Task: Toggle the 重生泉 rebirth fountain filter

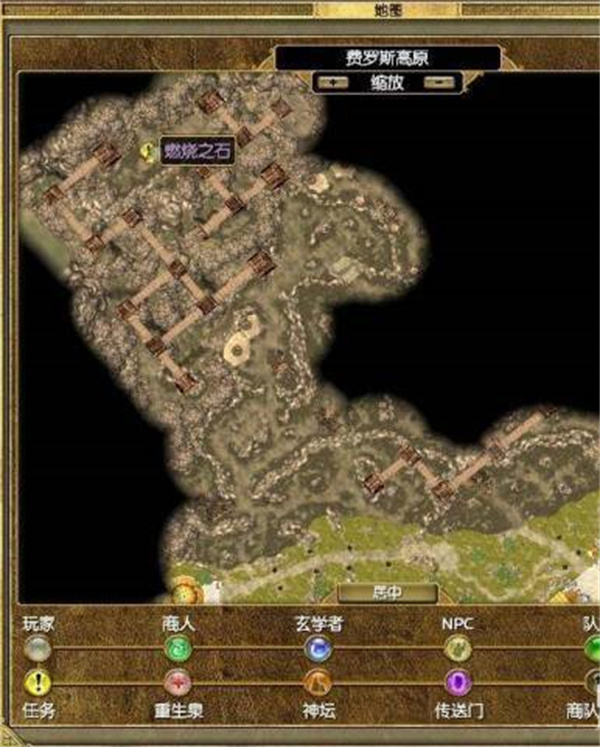Action: (x=177, y=683)
